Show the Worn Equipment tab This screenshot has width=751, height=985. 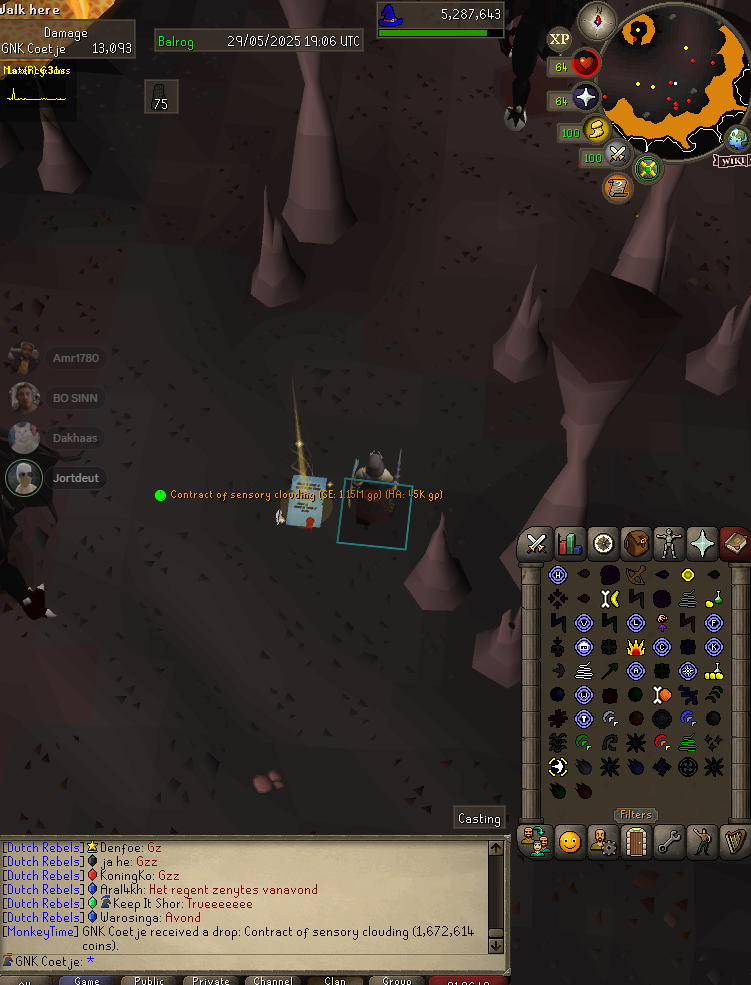669,543
